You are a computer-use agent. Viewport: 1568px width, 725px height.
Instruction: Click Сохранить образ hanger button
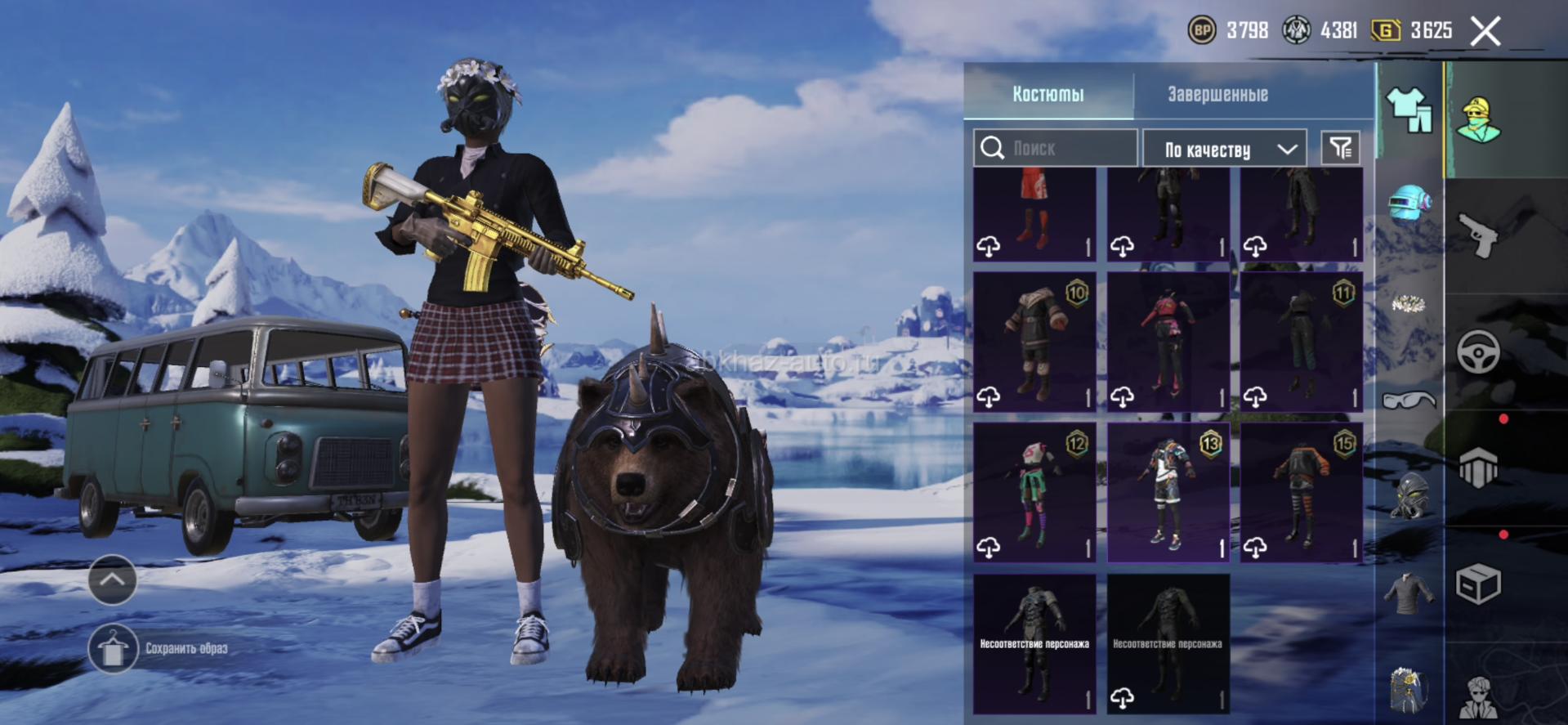(x=113, y=649)
